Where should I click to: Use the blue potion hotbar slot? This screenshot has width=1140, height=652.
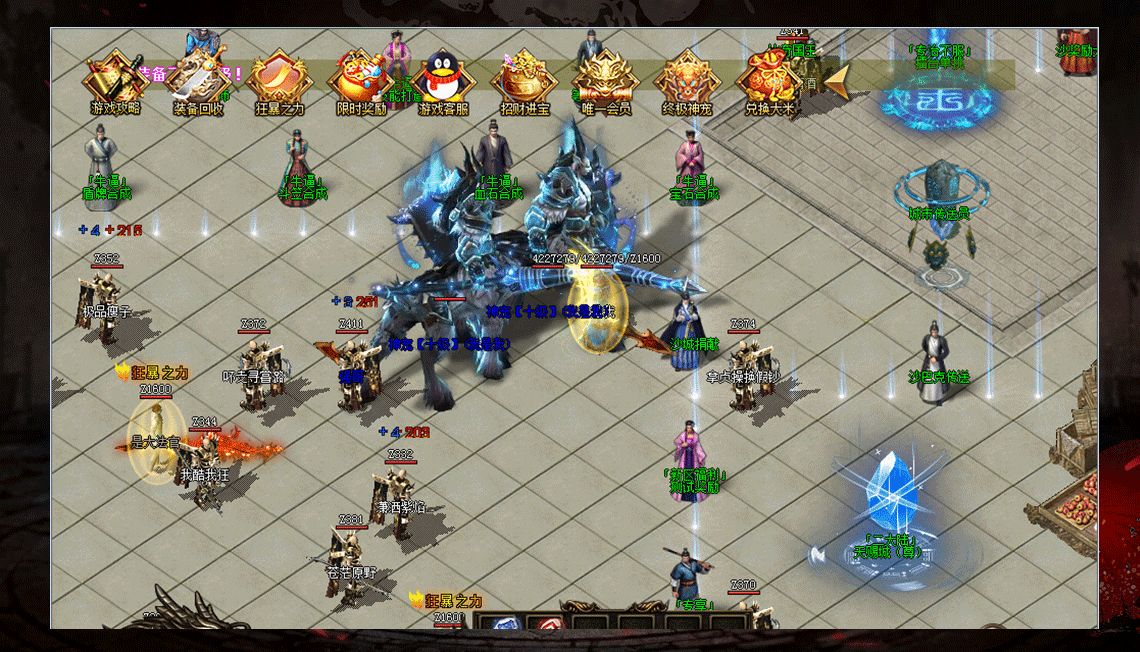508,622
